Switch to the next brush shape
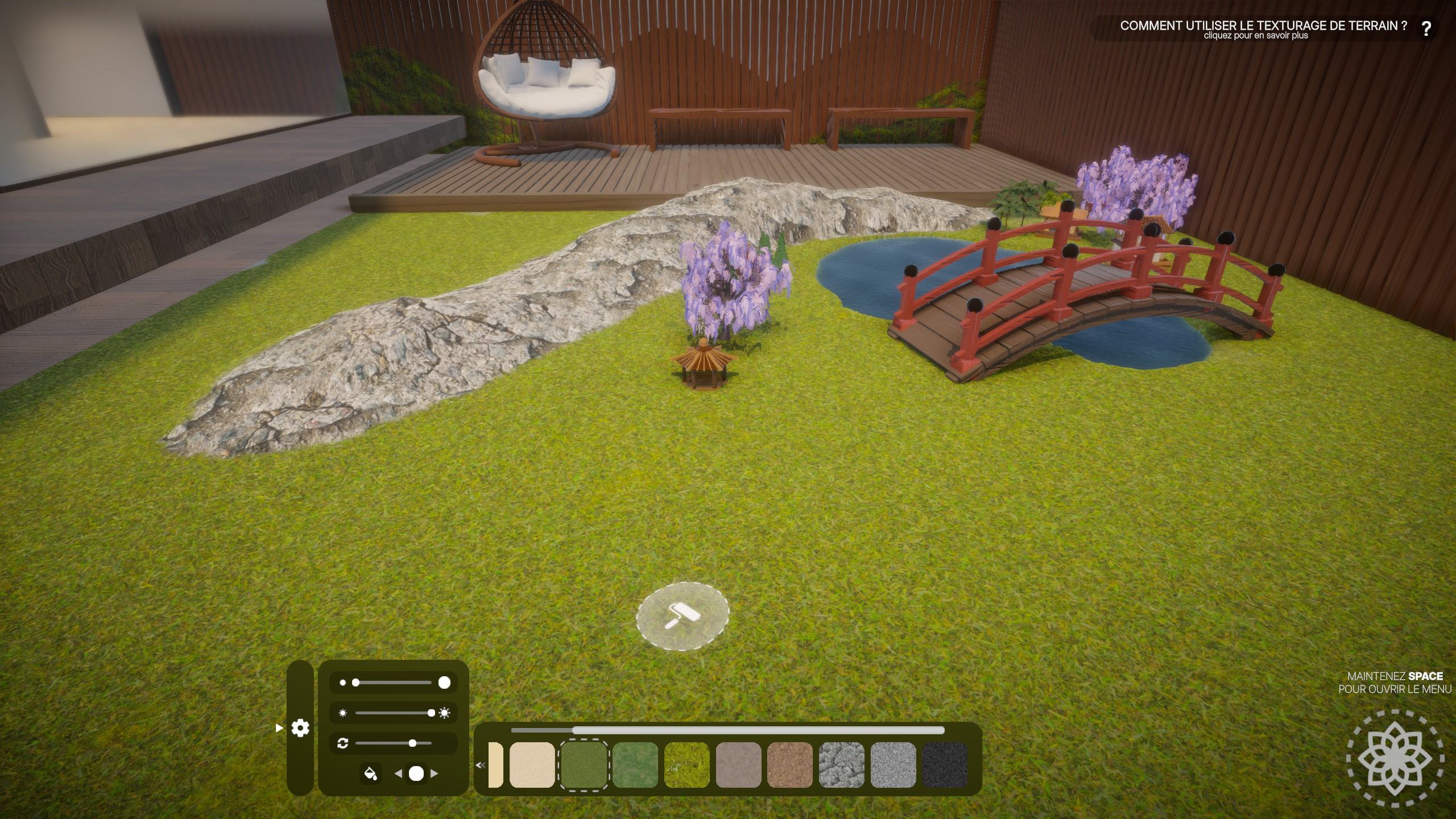 [x=435, y=773]
